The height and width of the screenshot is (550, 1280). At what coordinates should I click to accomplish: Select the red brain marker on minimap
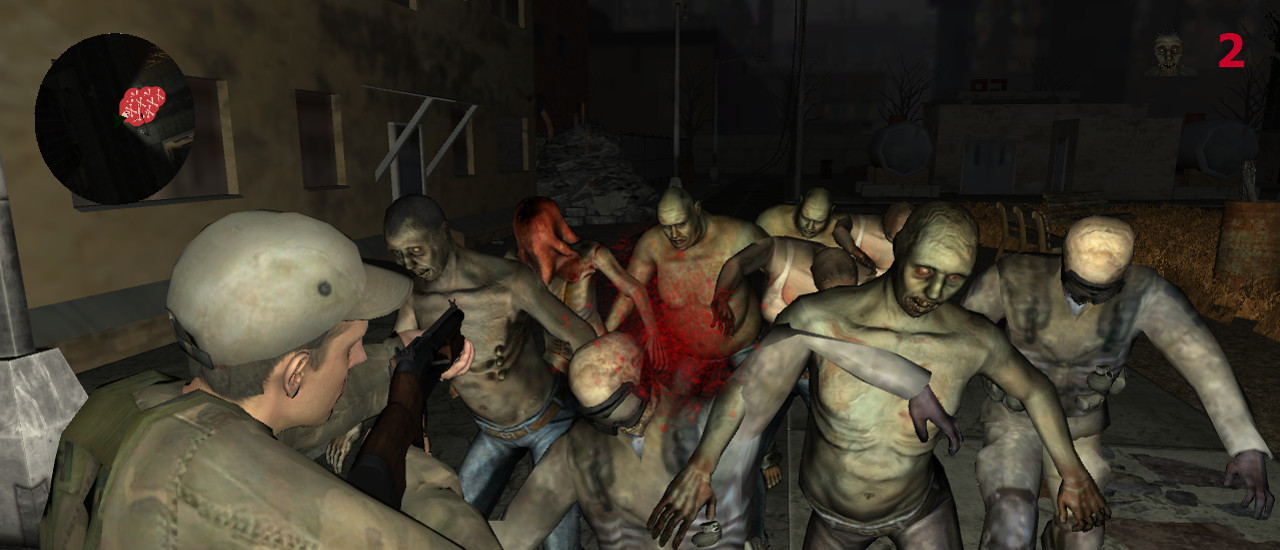pyautogui.click(x=142, y=104)
